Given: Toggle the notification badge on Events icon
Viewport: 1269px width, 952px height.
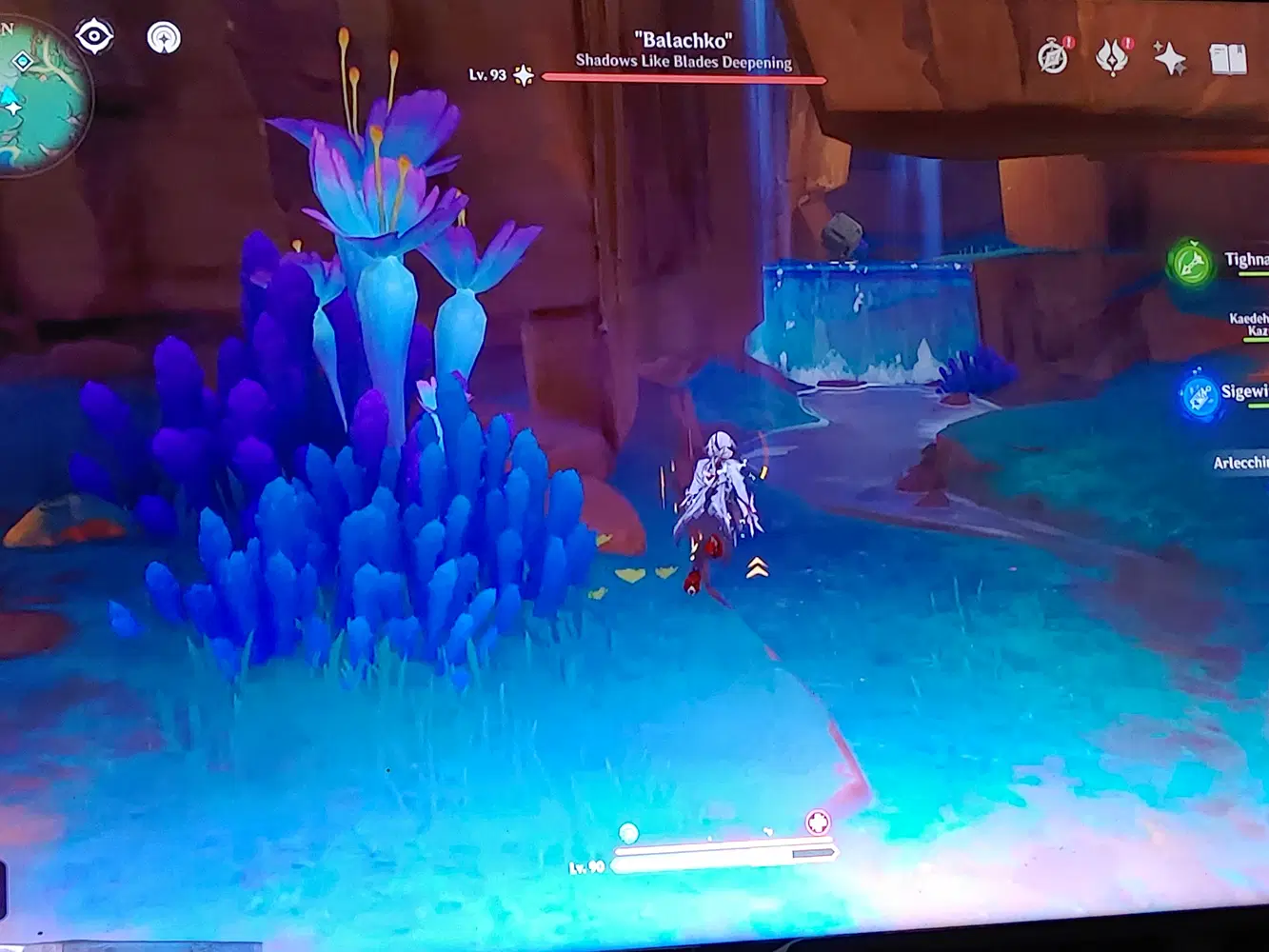Looking at the screenshot, I should pyautogui.click(x=1127, y=42).
